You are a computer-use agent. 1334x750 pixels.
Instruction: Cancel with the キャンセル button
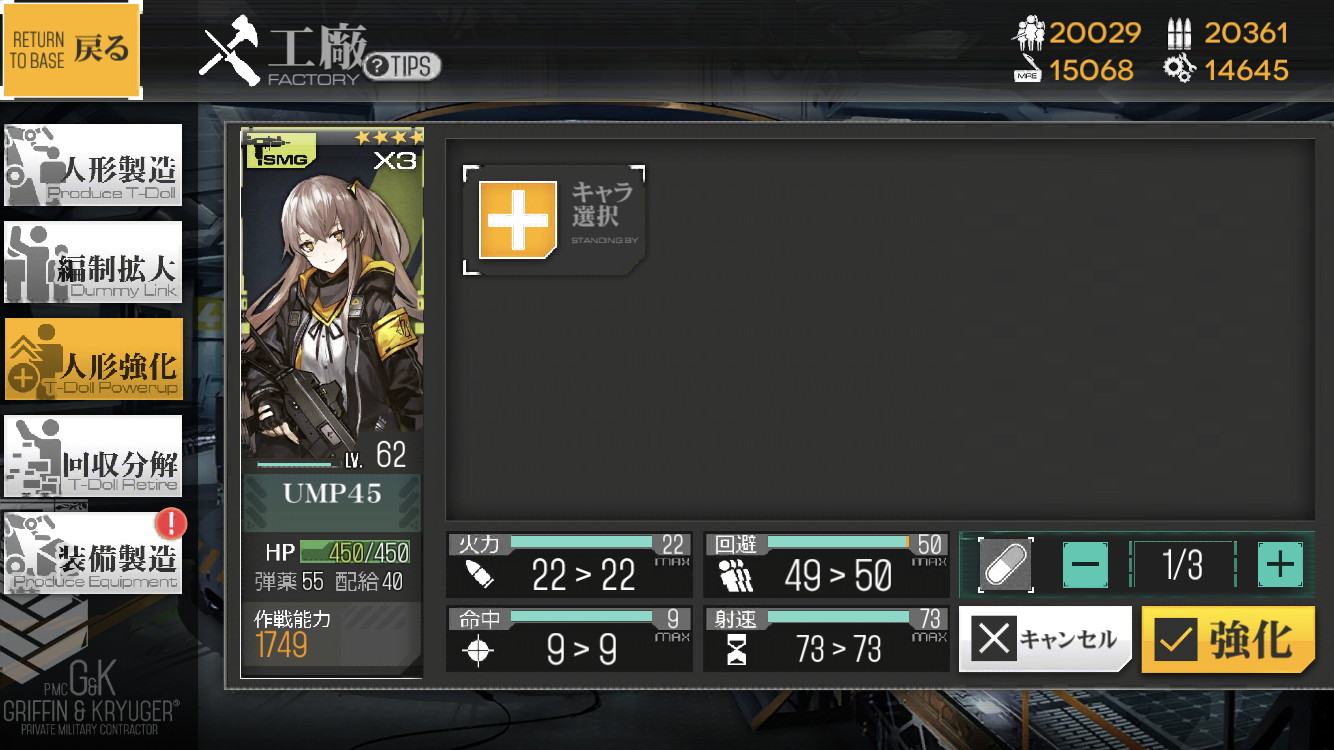click(x=1045, y=639)
